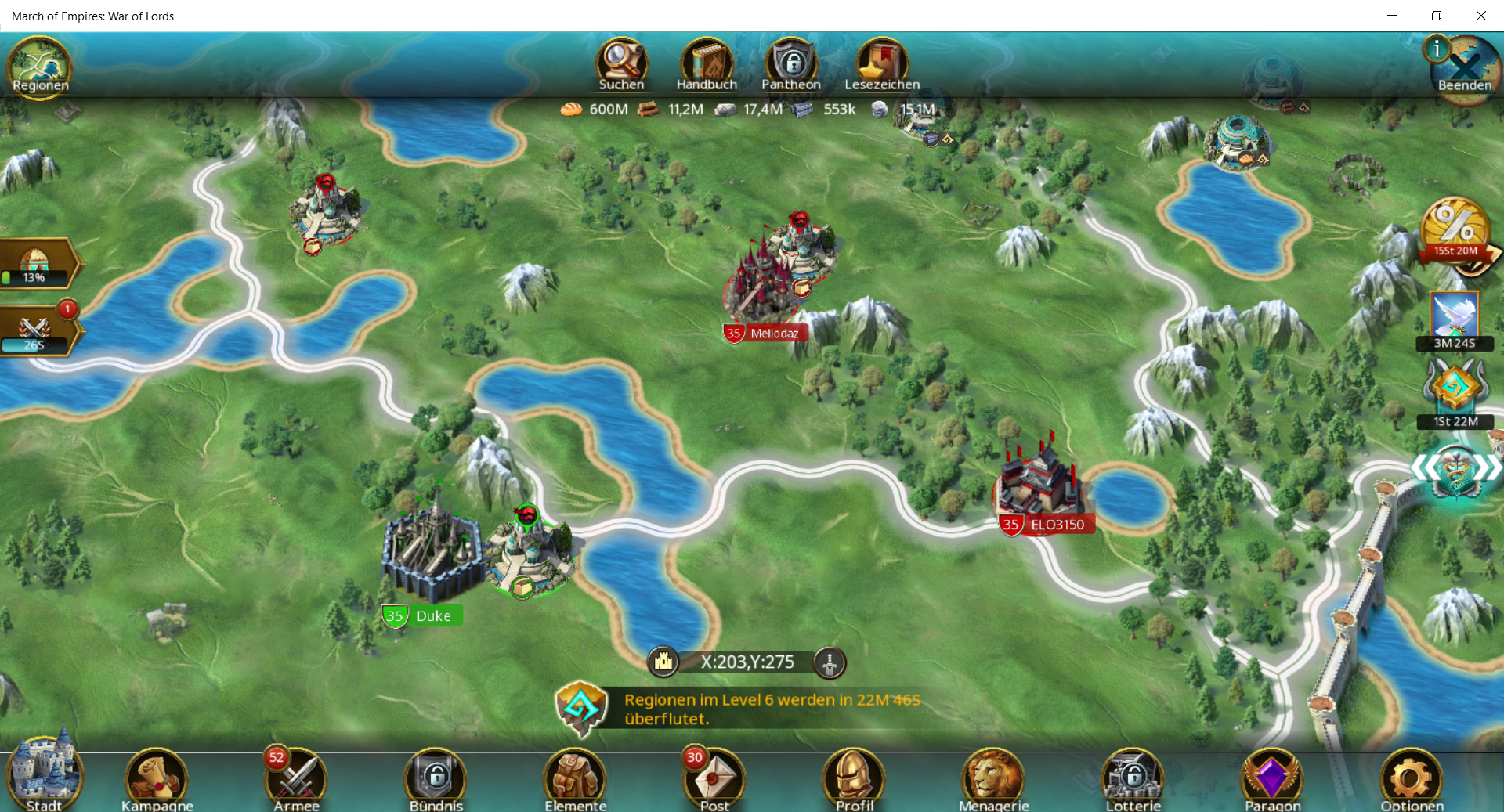Maximize or restore the game window
The image size is (1504, 812).
1436,16
